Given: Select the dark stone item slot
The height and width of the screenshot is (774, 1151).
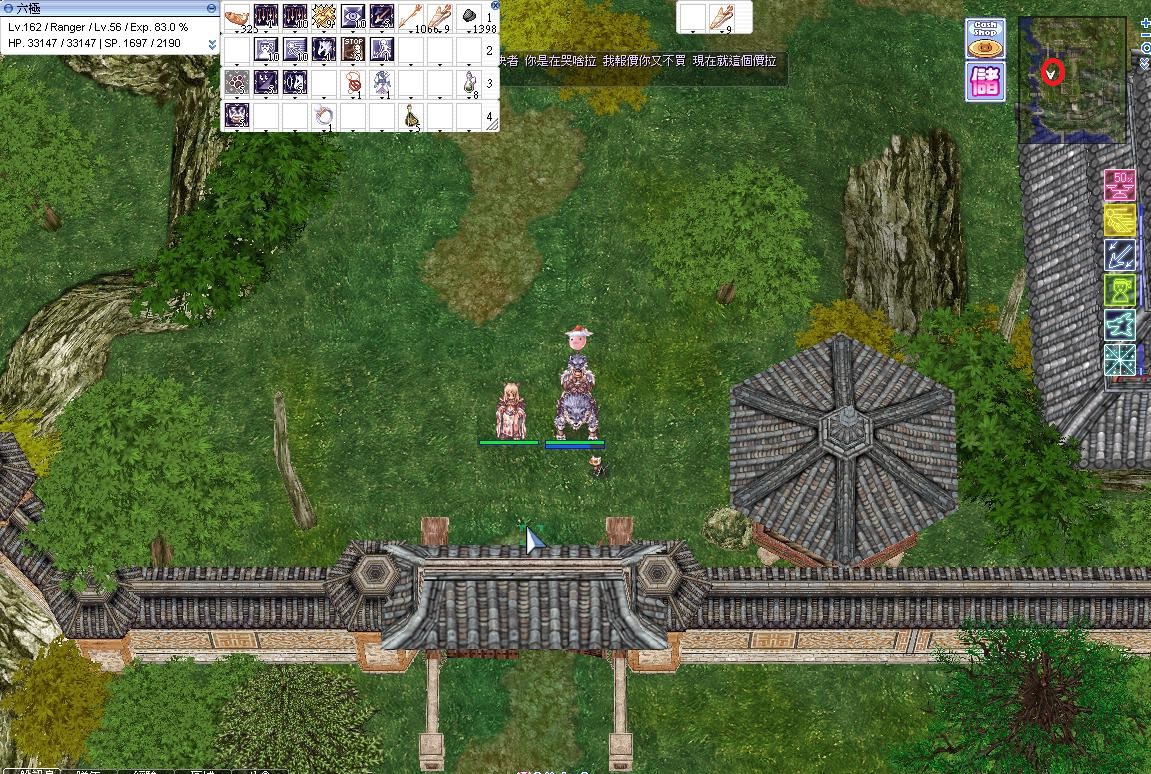Looking at the screenshot, I should click(469, 17).
